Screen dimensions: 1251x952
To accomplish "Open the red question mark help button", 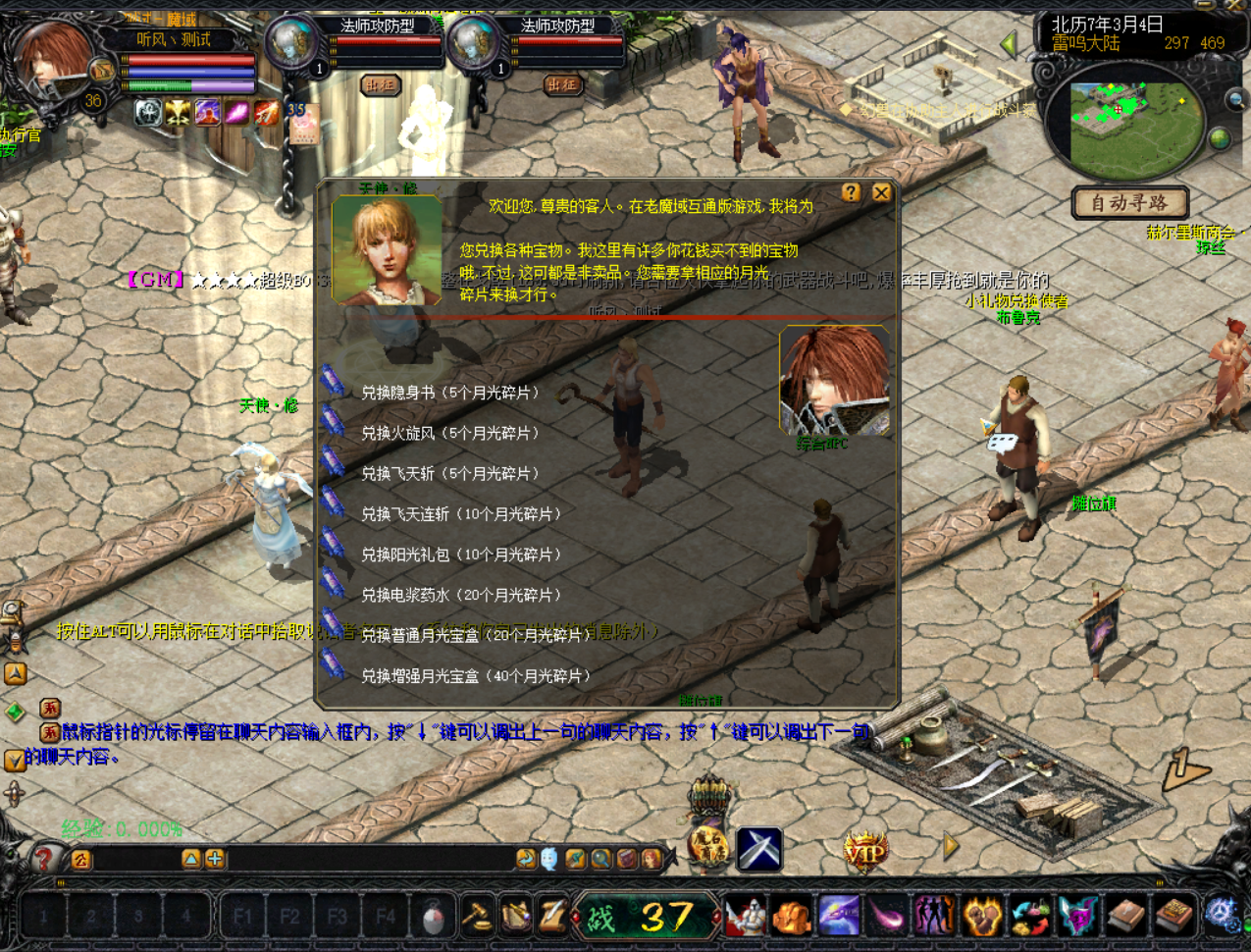I will (x=43, y=860).
